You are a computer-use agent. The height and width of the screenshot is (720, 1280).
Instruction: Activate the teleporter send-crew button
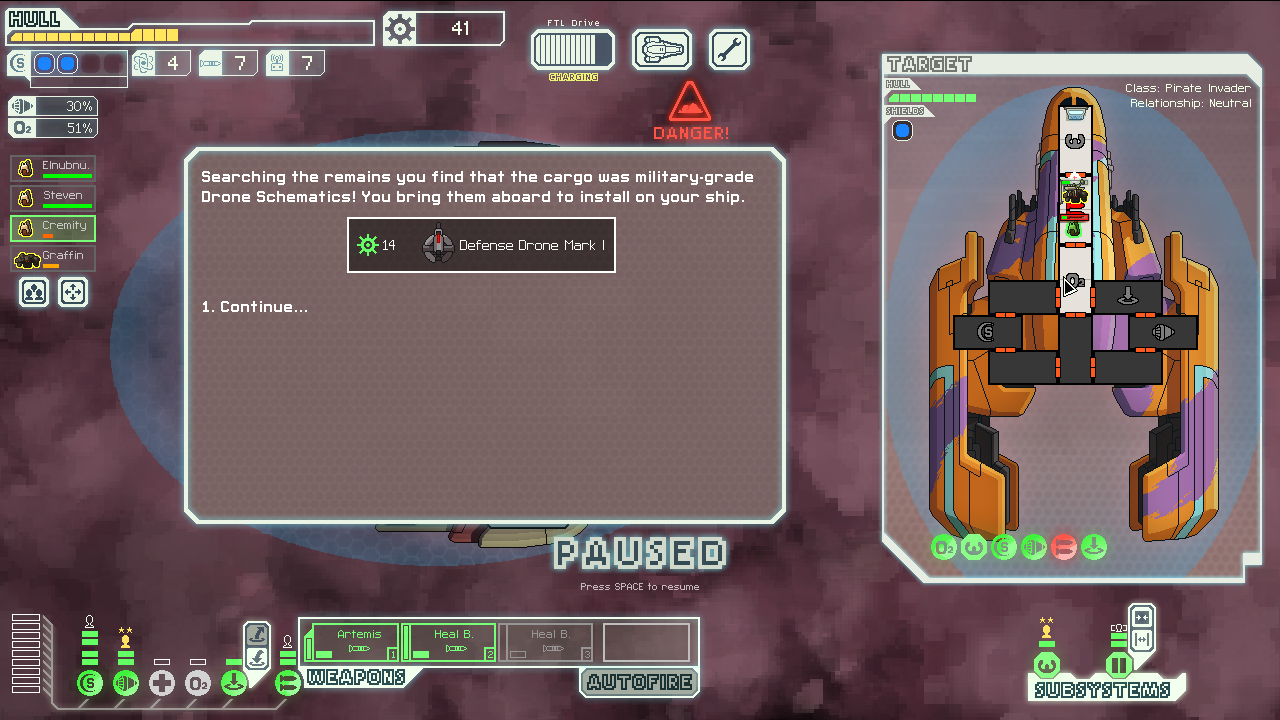[257, 634]
